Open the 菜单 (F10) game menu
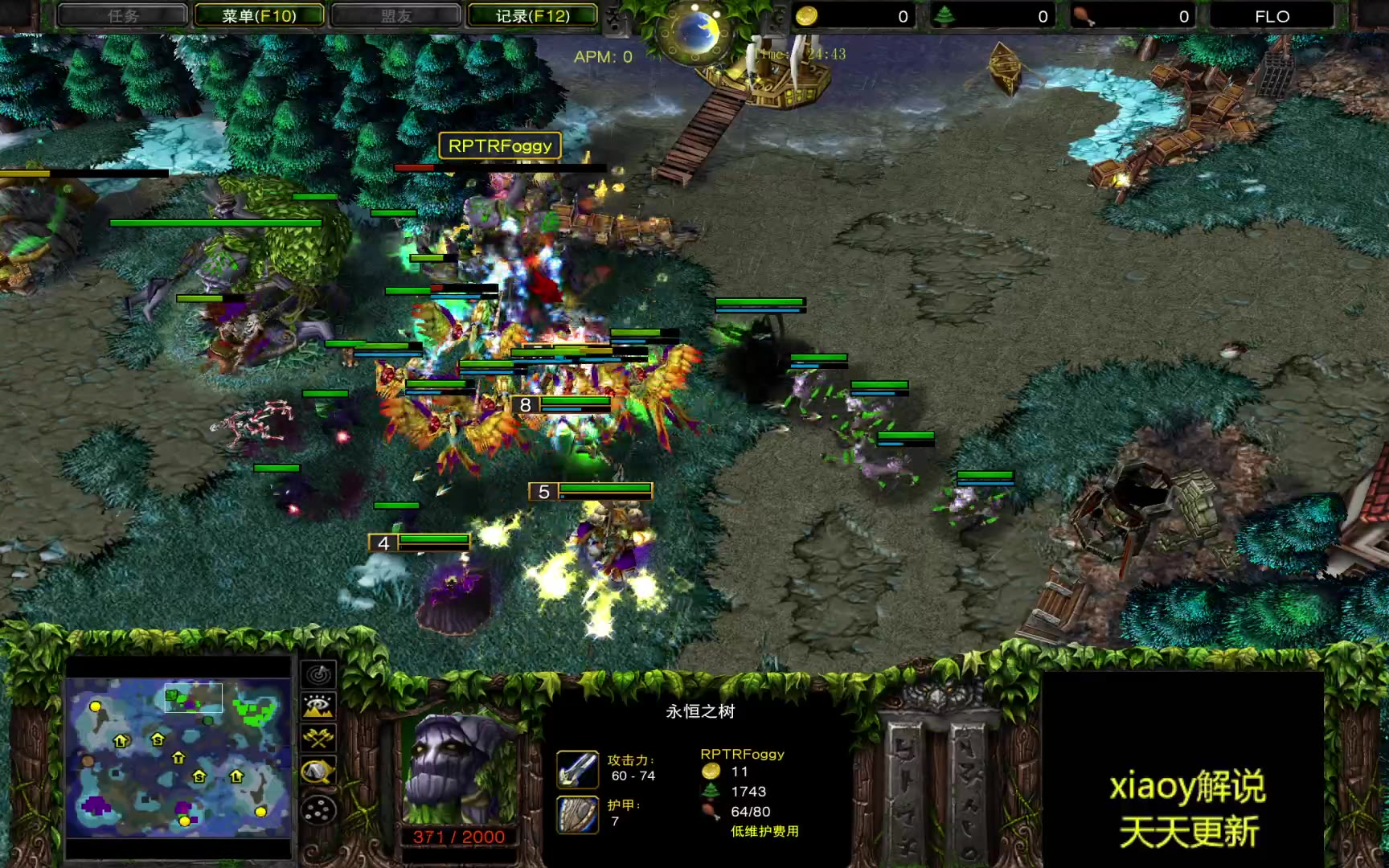 pyautogui.click(x=259, y=15)
